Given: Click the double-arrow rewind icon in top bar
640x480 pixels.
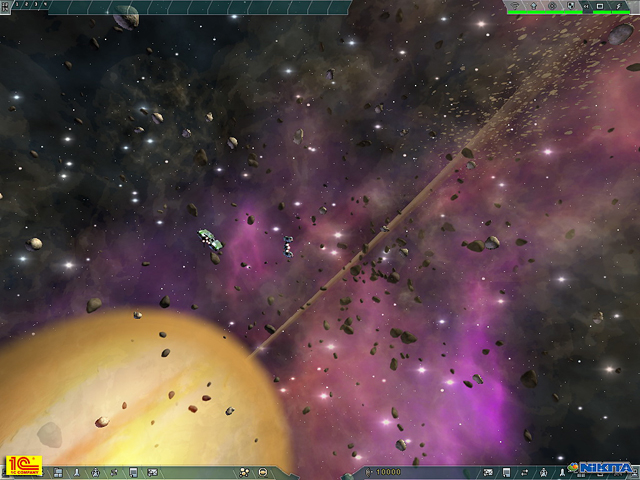Looking at the screenshot, I should pyautogui.click(x=585, y=6).
